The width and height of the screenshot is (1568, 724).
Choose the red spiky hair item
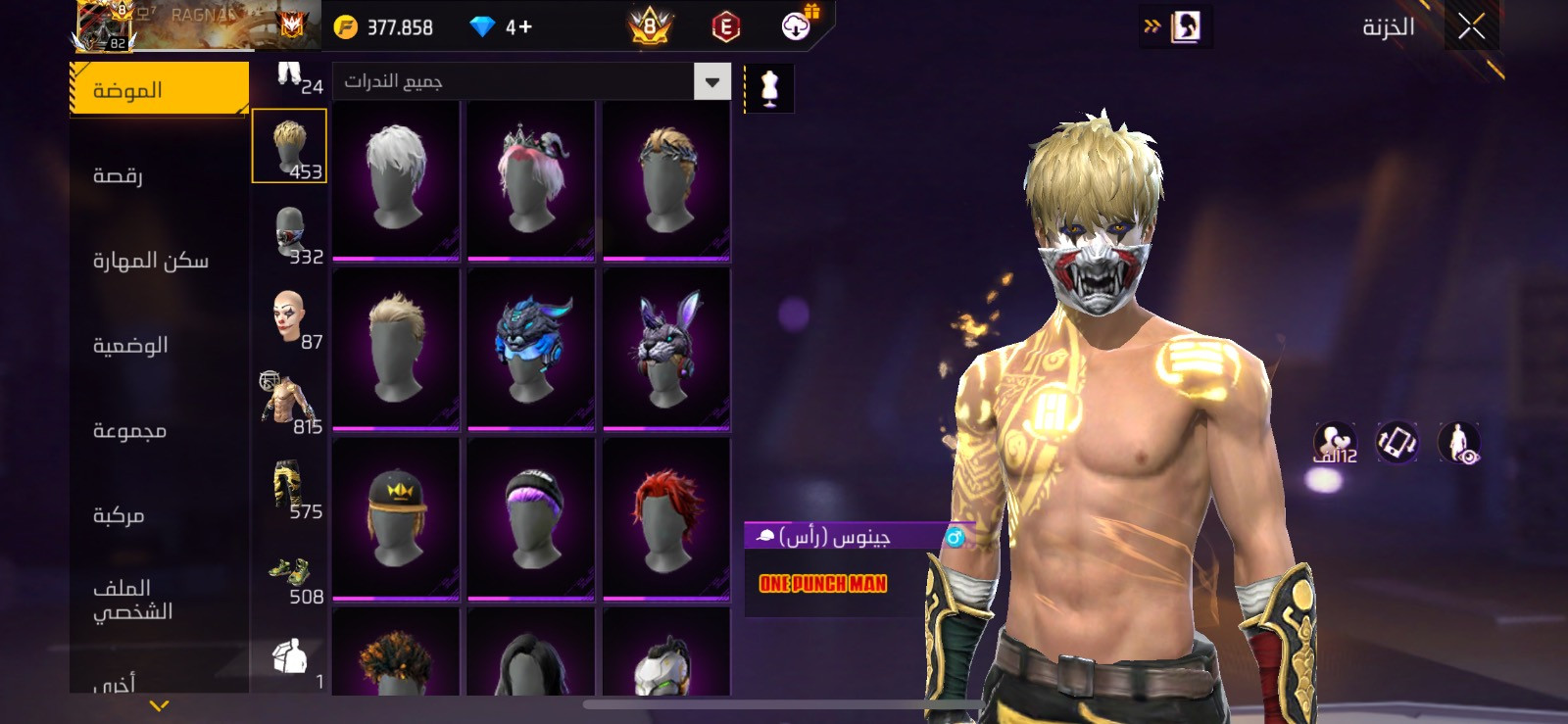[665, 517]
